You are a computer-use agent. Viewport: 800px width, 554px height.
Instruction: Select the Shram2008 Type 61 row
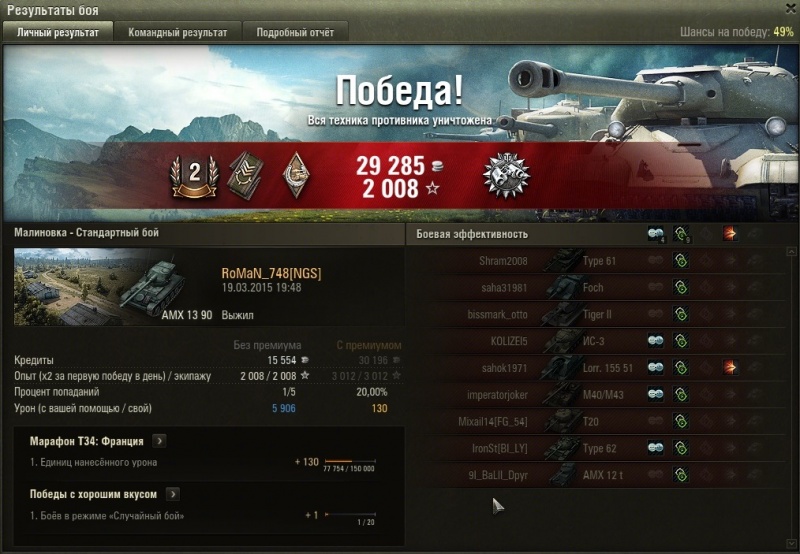(600, 261)
